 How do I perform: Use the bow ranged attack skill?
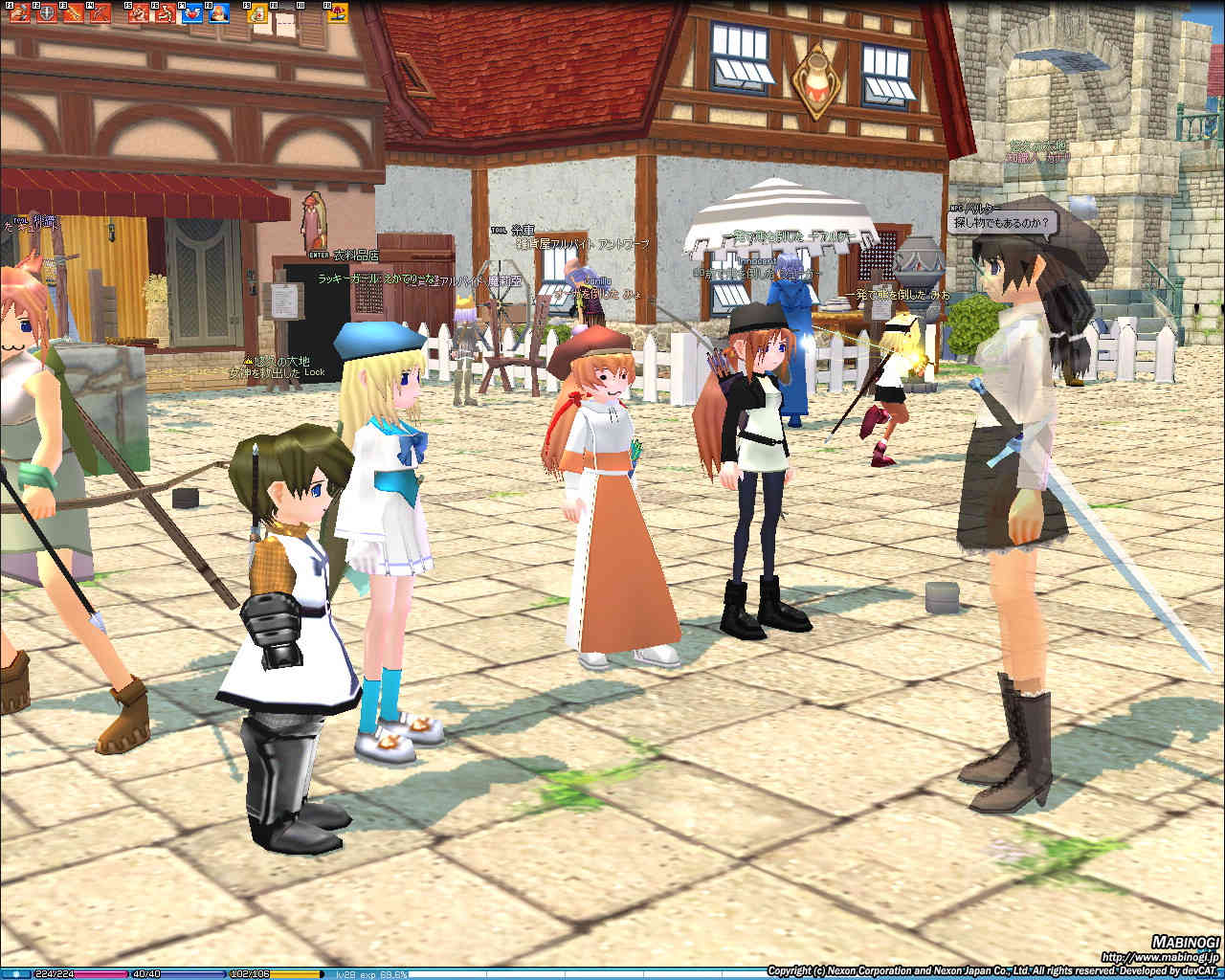click(100, 12)
